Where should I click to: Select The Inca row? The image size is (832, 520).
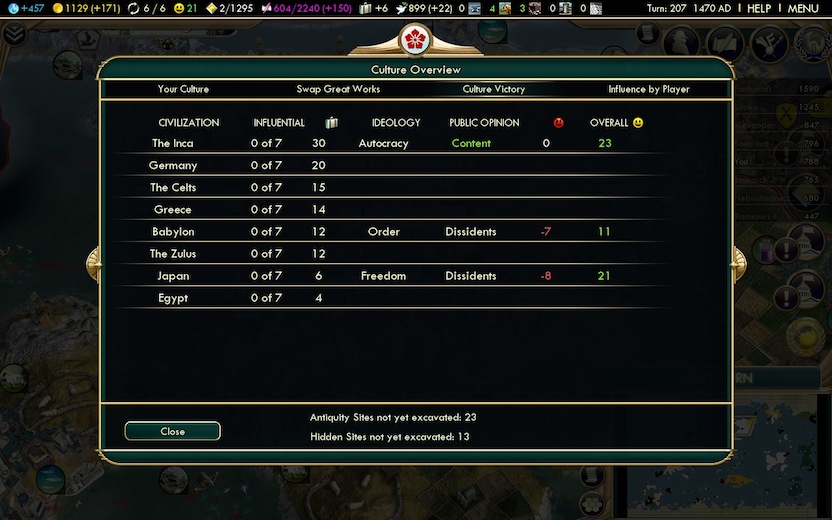[x=173, y=144]
